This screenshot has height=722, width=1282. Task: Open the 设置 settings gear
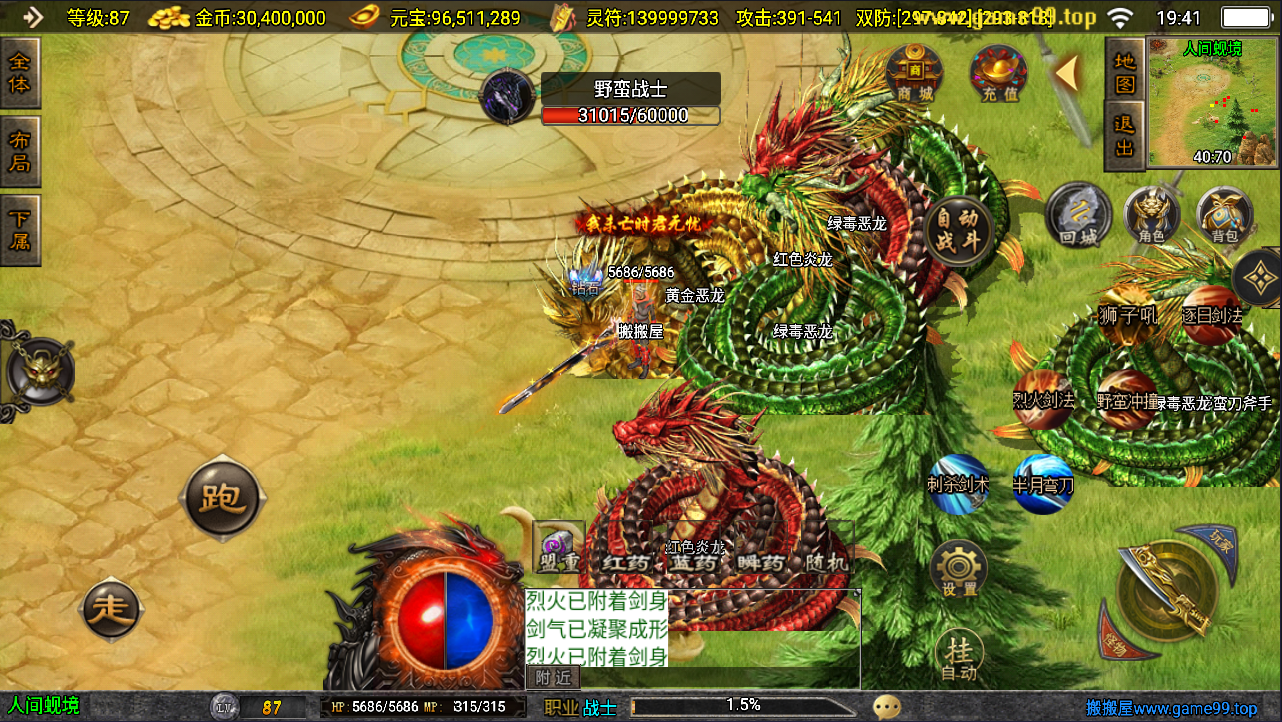[959, 569]
